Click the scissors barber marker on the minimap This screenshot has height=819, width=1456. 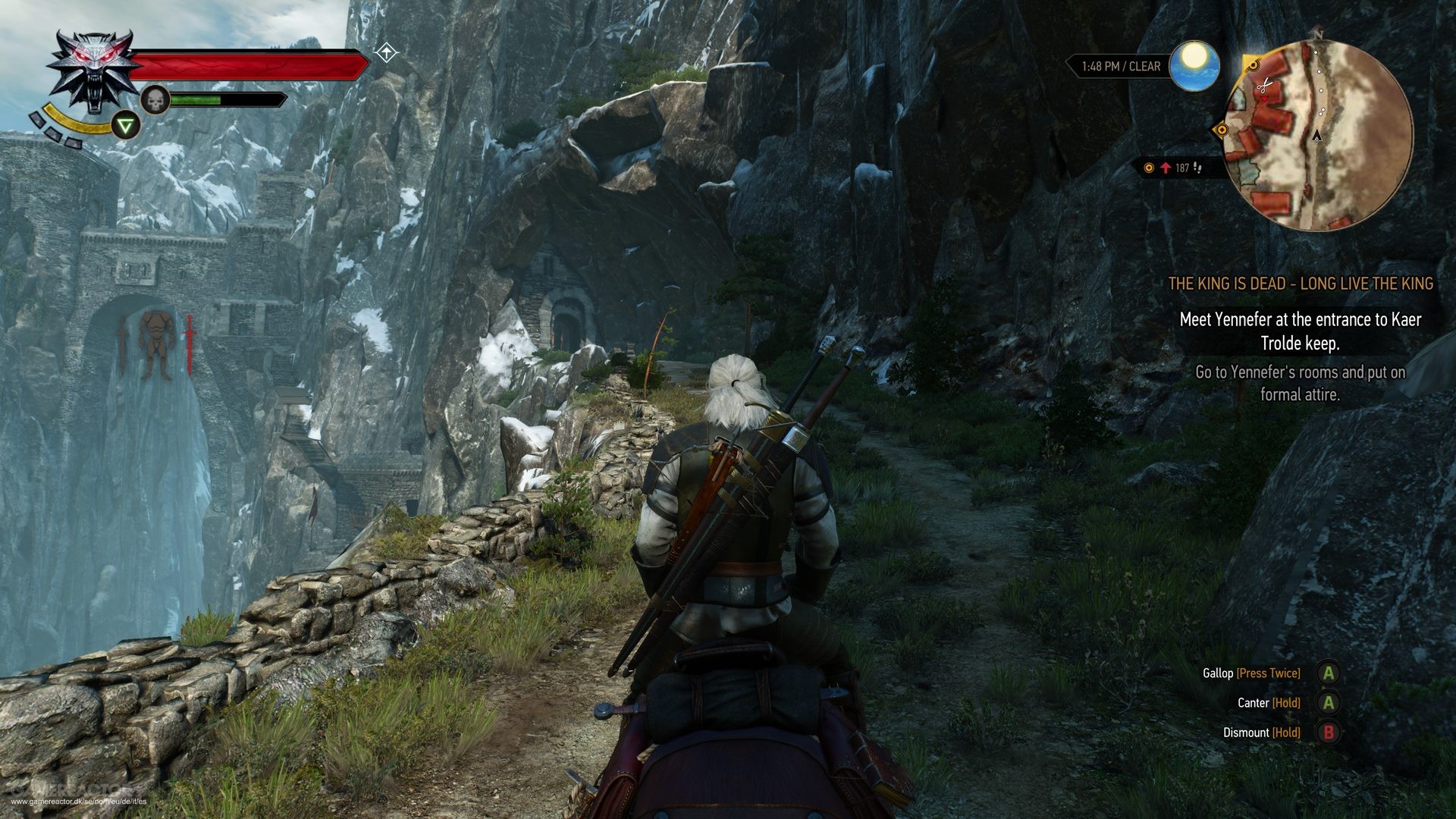[x=1264, y=85]
